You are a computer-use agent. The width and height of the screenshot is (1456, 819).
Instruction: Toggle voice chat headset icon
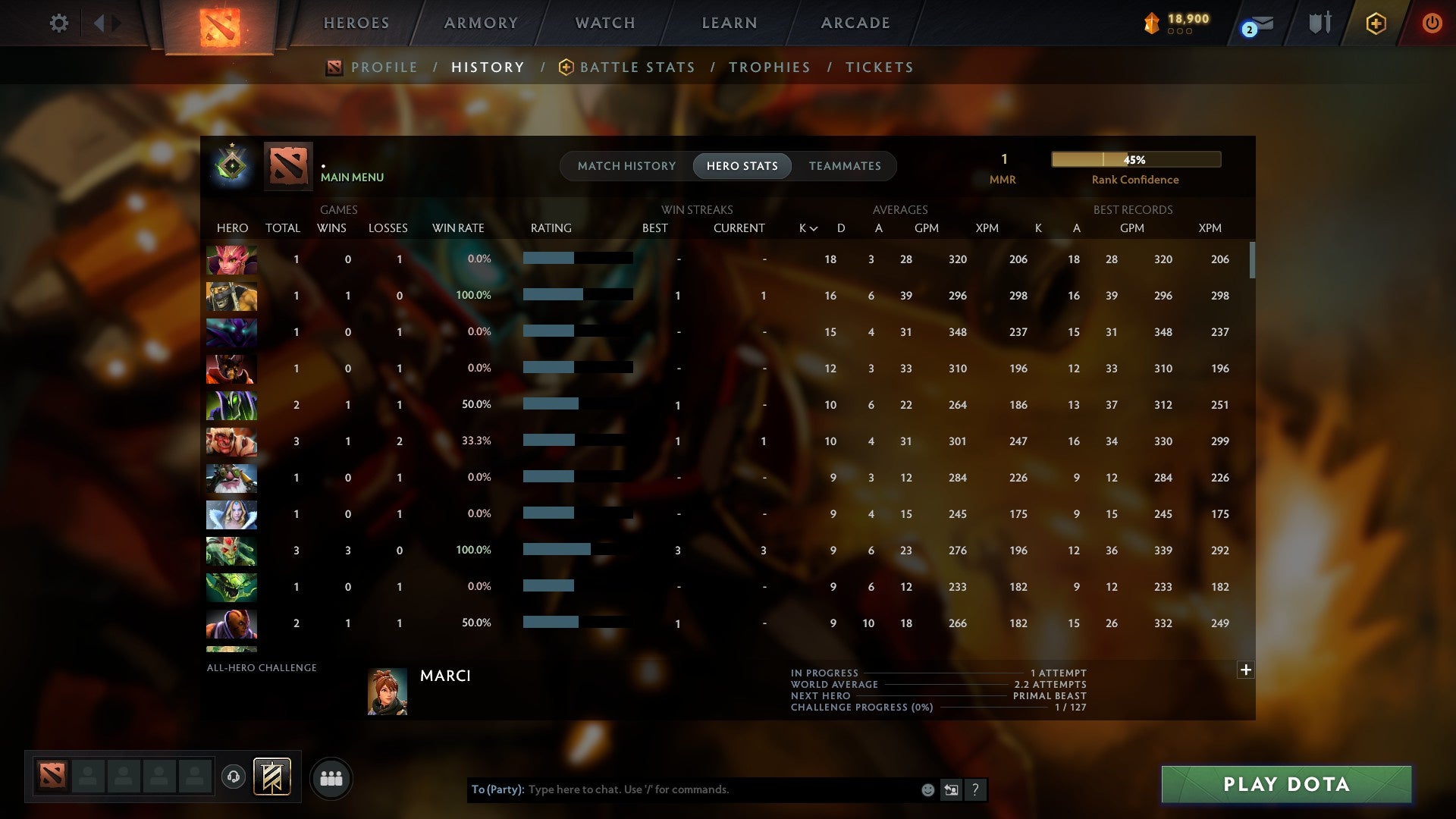click(x=233, y=777)
